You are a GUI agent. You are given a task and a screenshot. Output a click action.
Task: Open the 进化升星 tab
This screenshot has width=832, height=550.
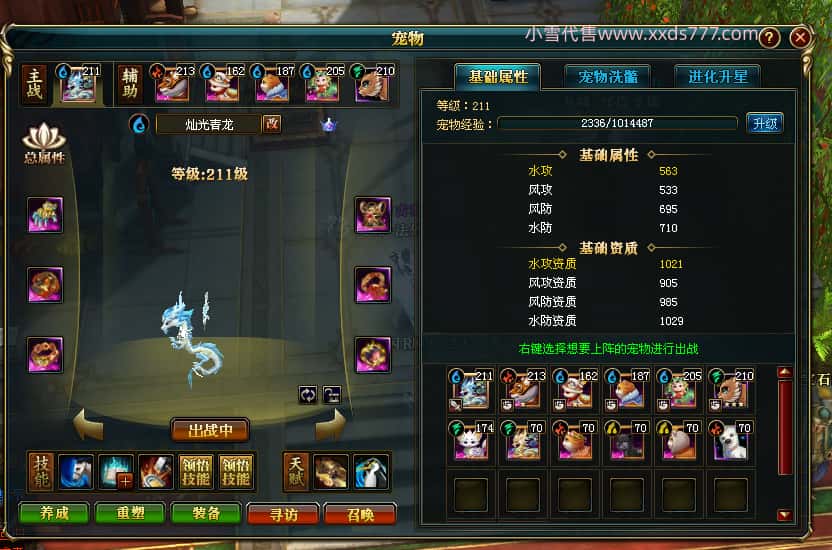pyautogui.click(x=717, y=76)
